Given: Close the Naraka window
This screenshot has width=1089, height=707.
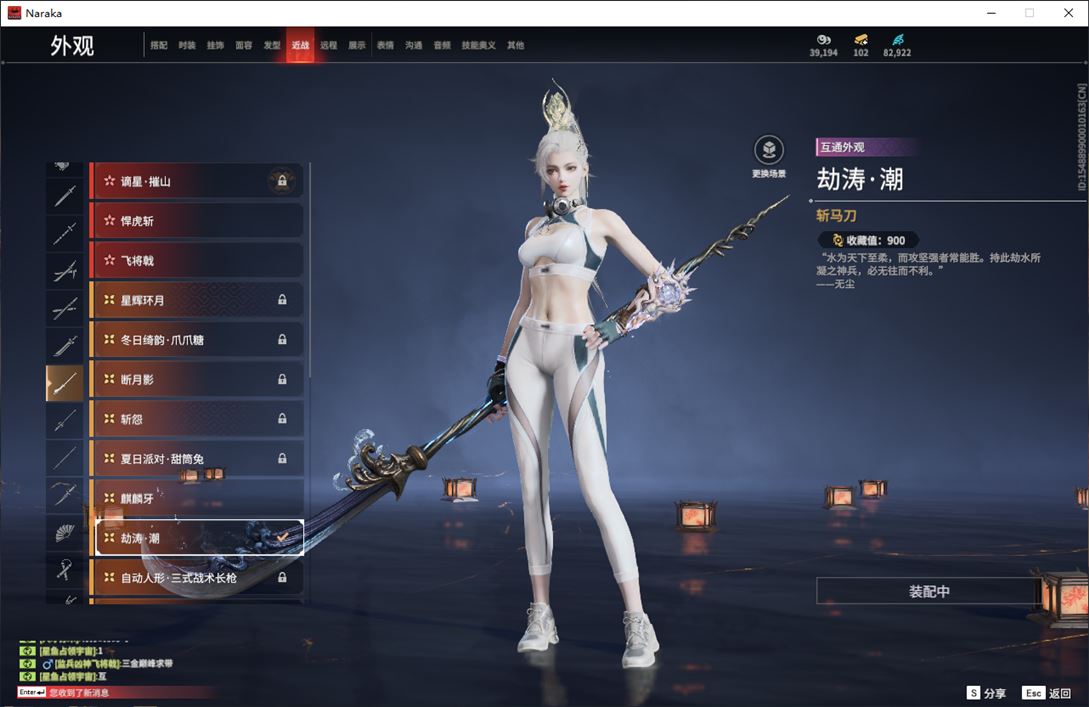Looking at the screenshot, I should [x=1065, y=13].
